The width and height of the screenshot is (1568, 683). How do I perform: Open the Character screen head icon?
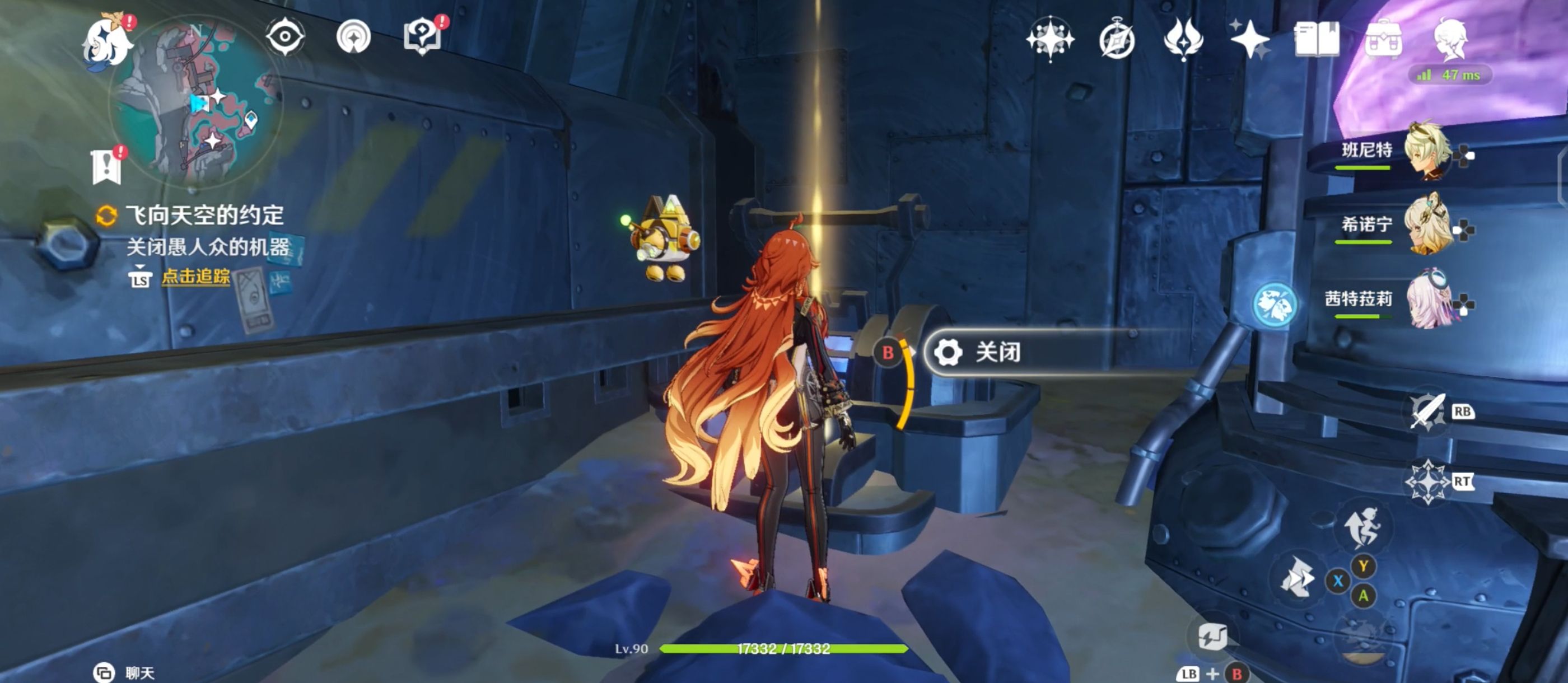(1451, 40)
